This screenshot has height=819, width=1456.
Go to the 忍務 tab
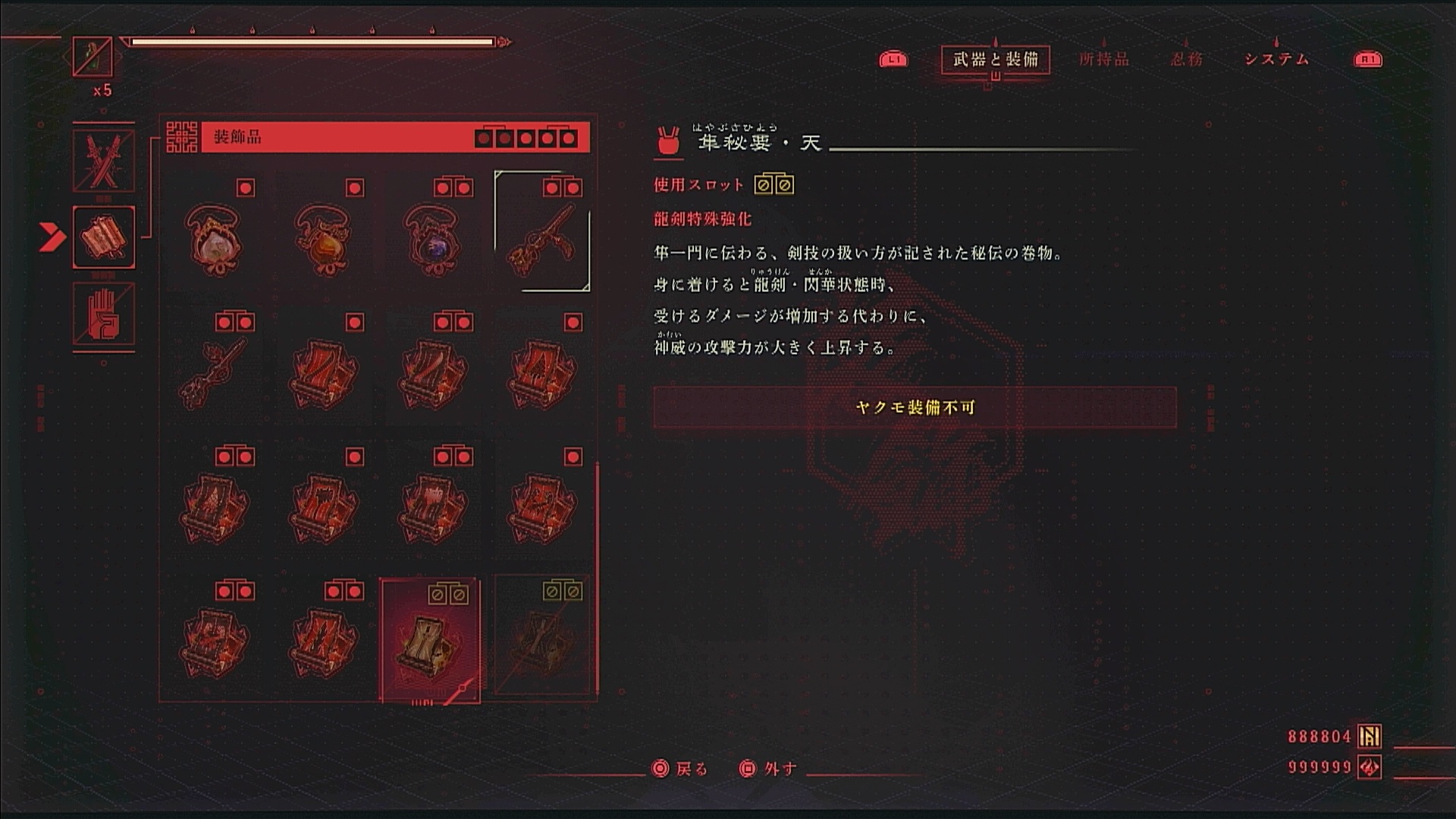[x=1186, y=59]
